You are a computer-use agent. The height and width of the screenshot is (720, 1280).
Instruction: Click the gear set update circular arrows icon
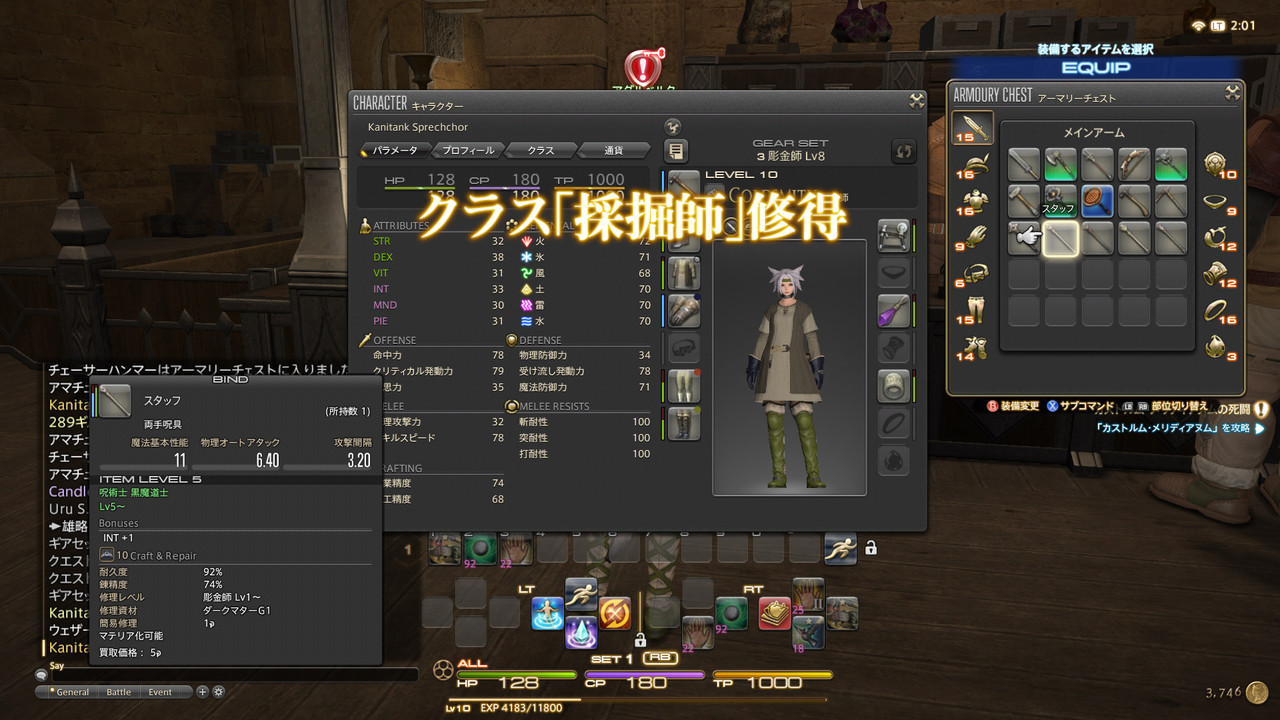[905, 151]
